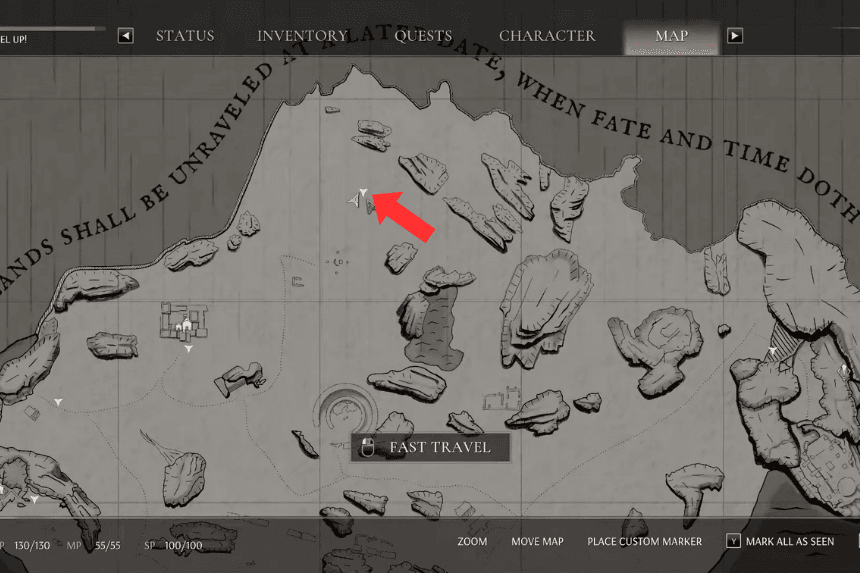Viewport: 860px width, 573px height.
Task: Show the Character tab
Action: [x=547, y=36]
